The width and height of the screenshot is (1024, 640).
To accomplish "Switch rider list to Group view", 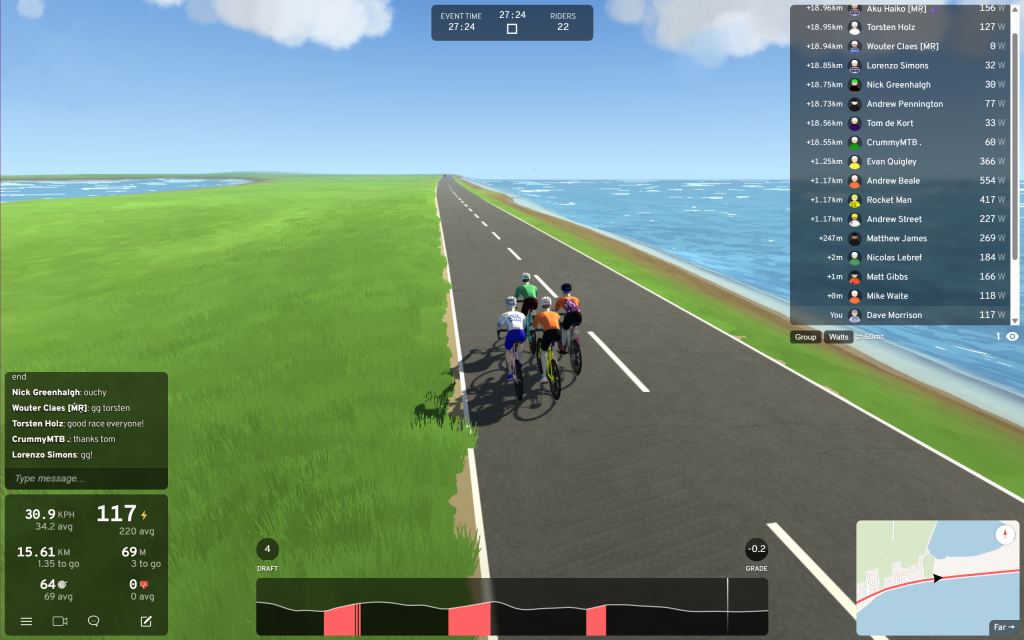I will click(805, 337).
